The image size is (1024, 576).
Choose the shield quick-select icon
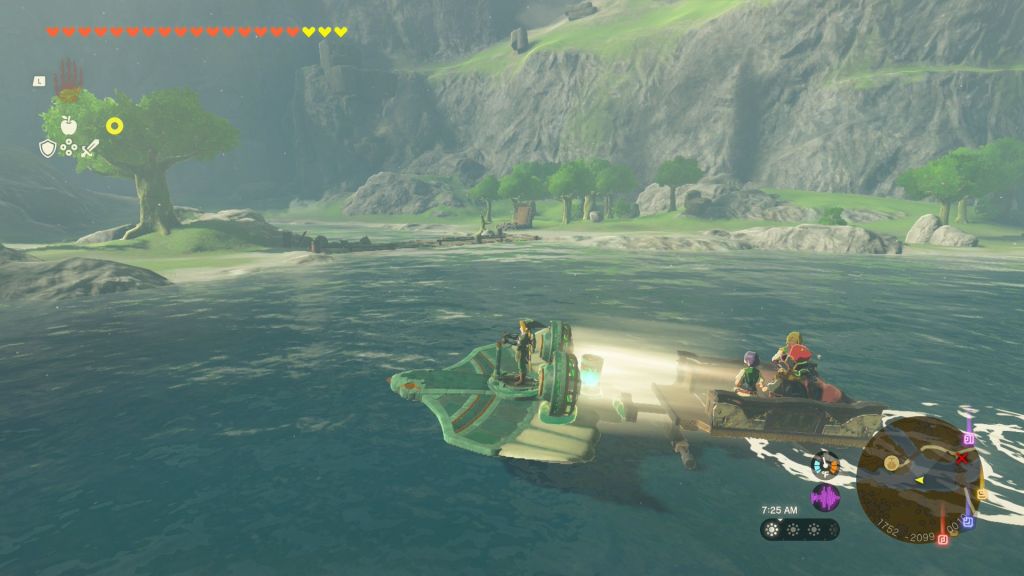(x=47, y=148)
